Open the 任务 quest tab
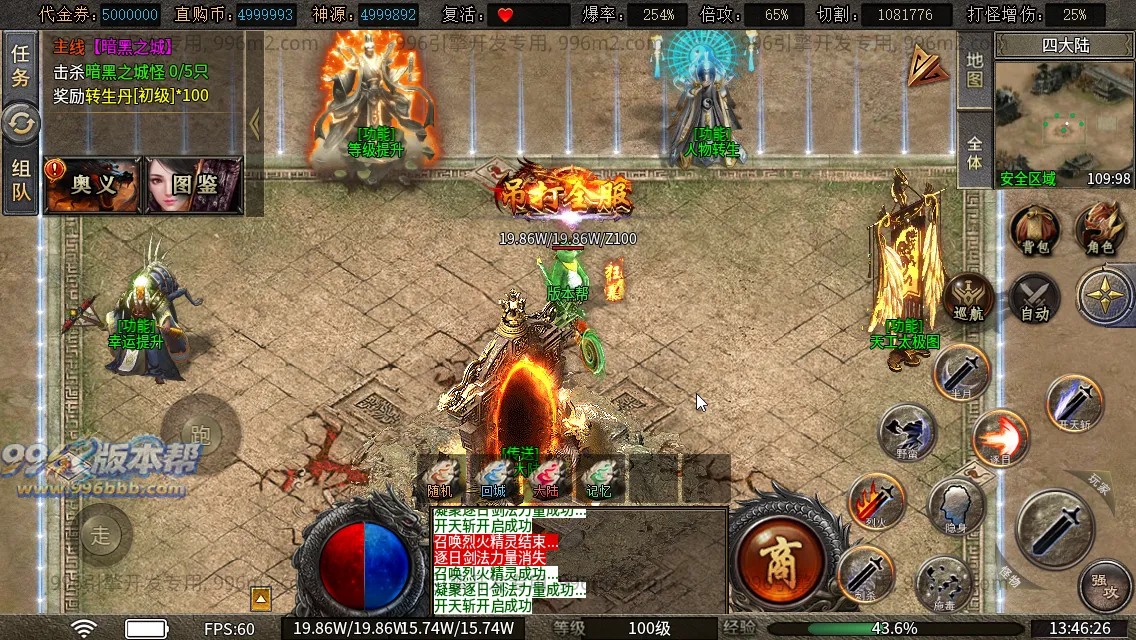The width and height of the screenshot is (1136, 640). point(20,65)
